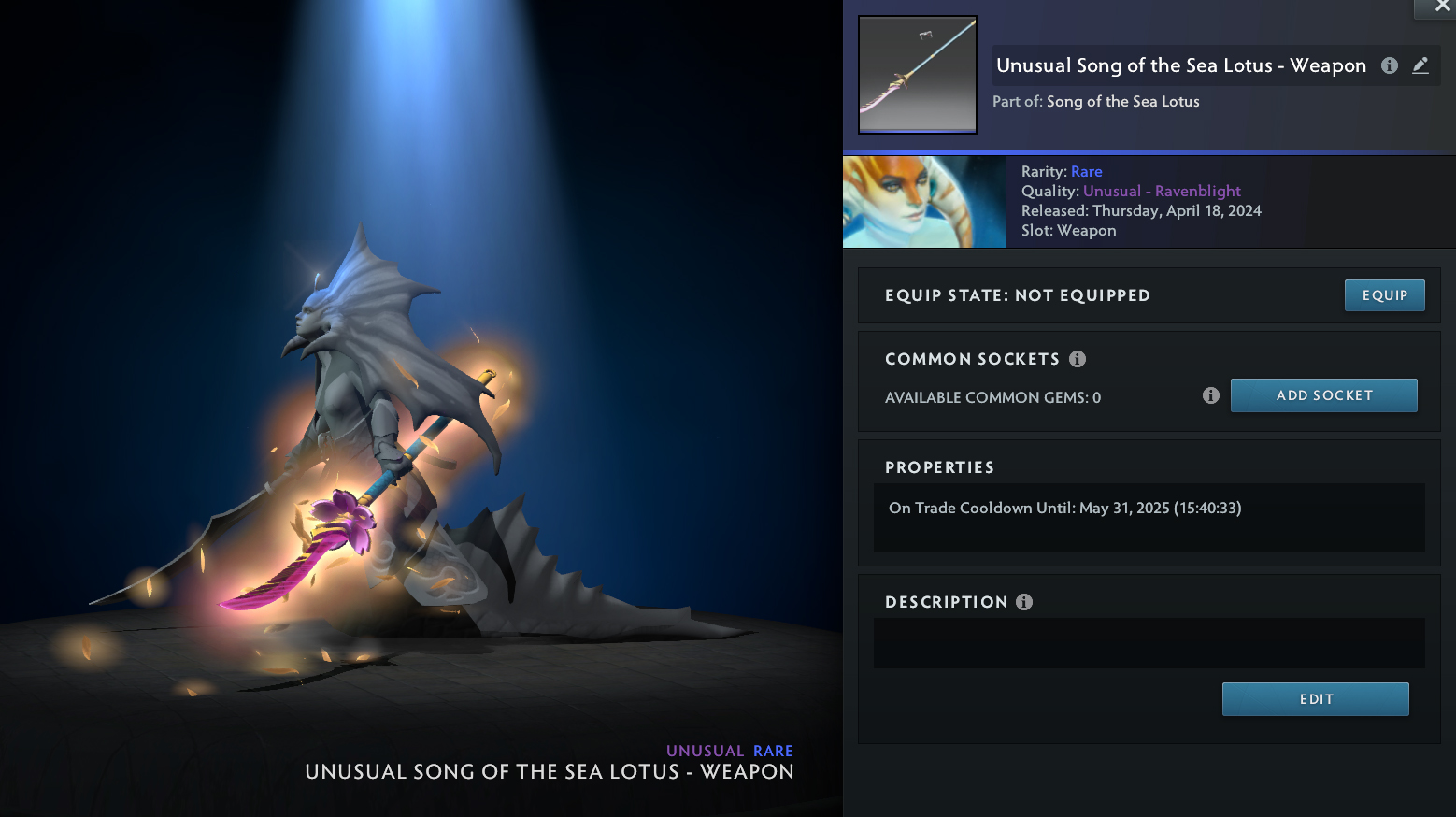Viewport: 1456px width, 817px height.
Task: Click the Unusual - Ravenblight quality link
Action: click(1162, 191)
